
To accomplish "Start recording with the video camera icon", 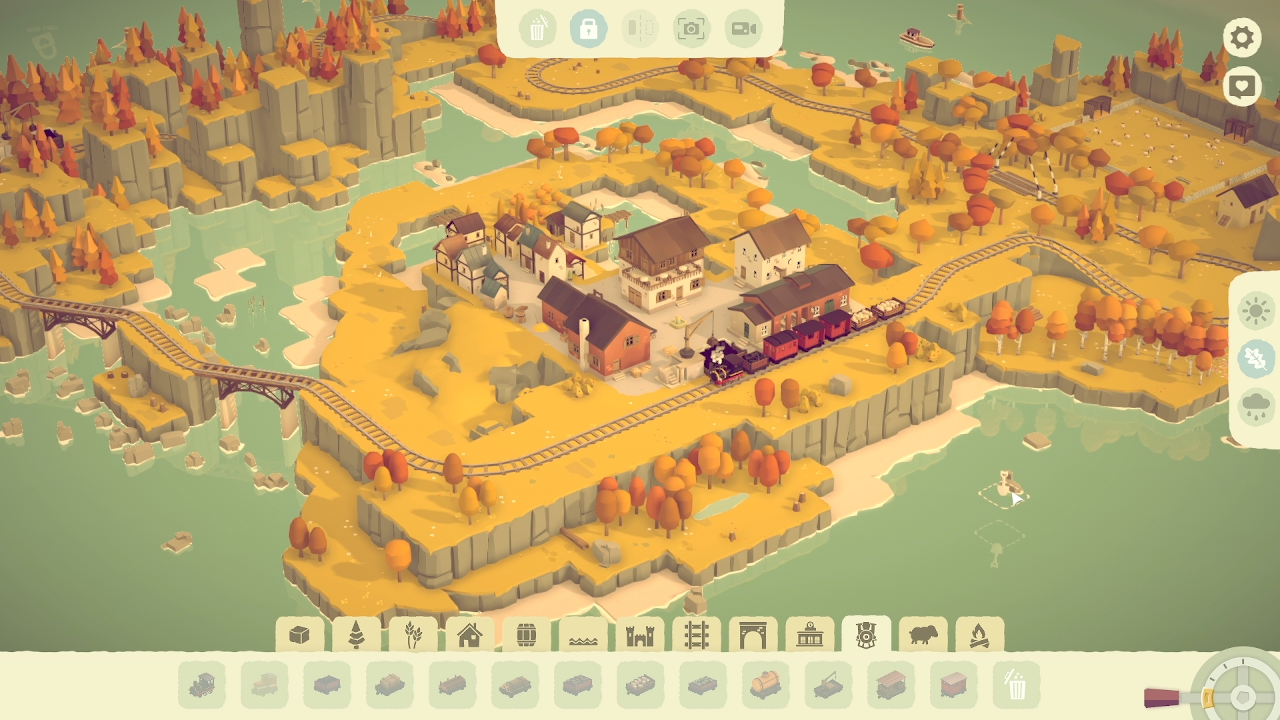I will [741, 28].
